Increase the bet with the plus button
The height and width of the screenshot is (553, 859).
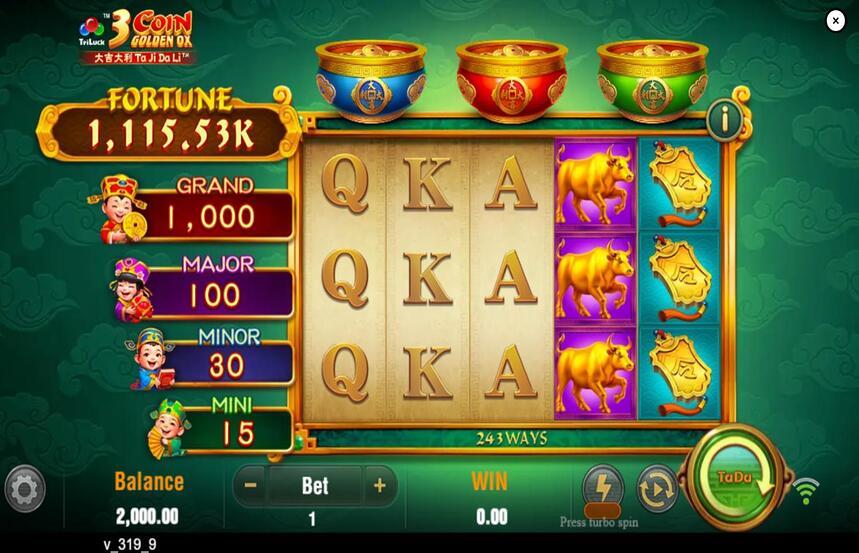pos(379,486)
